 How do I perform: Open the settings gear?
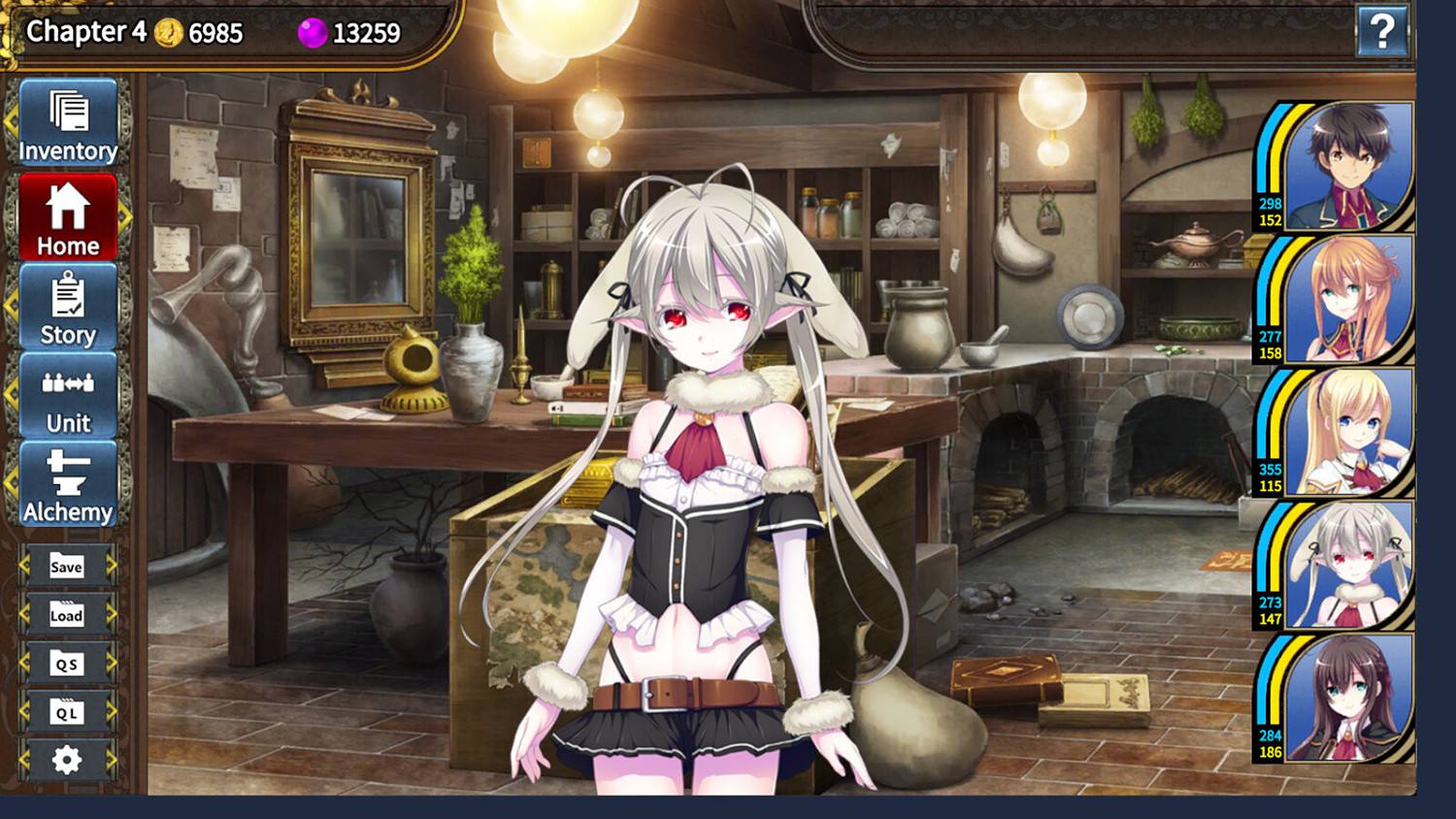(65, 761)
